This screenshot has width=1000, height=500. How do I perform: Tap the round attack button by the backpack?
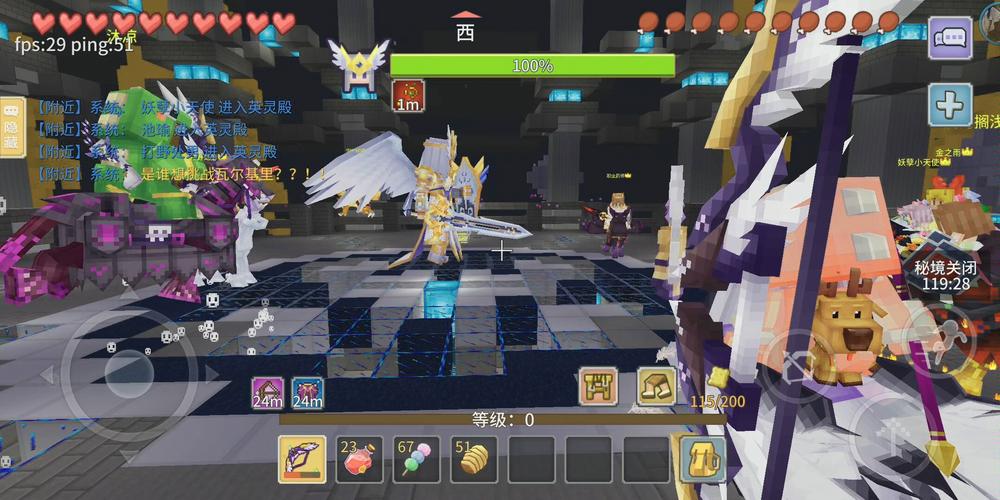click(797, 364)
